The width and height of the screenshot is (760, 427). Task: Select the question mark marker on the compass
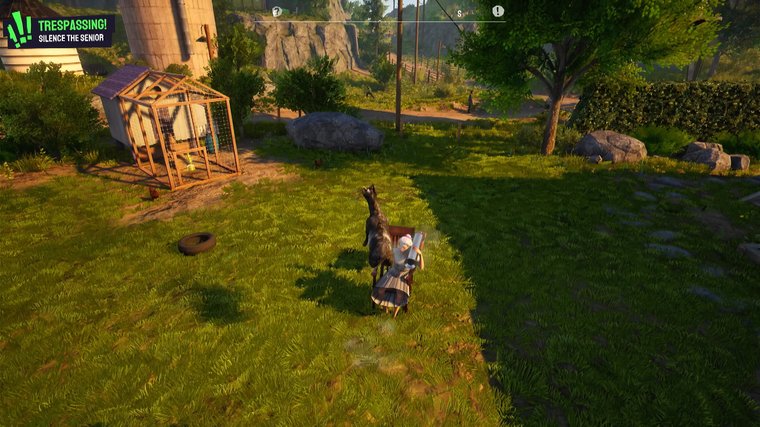(277, 12)
